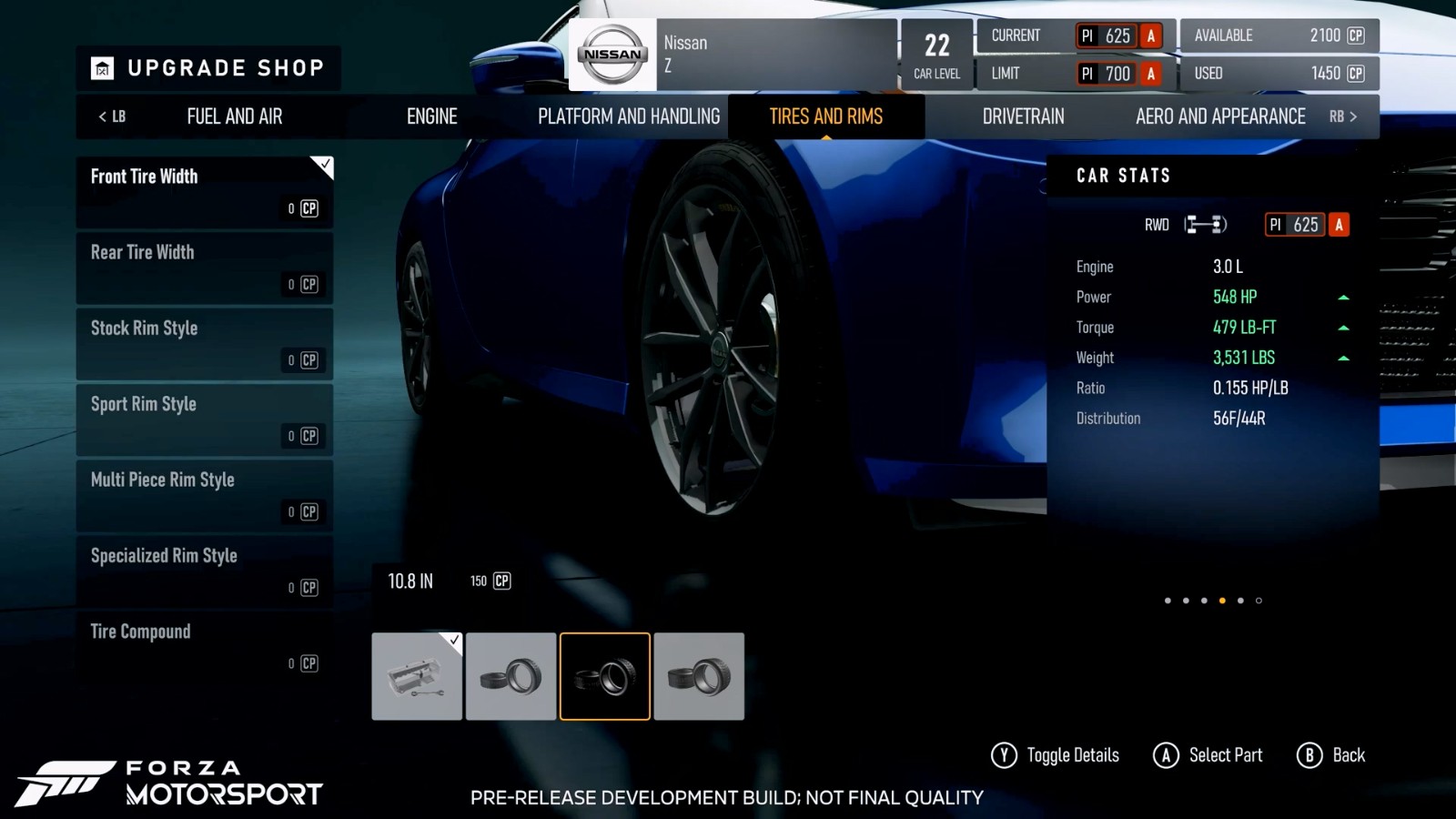Screen dimensions: 1456x819
Task: Select Sport Rim Style entry
Action: coord(205,420)
